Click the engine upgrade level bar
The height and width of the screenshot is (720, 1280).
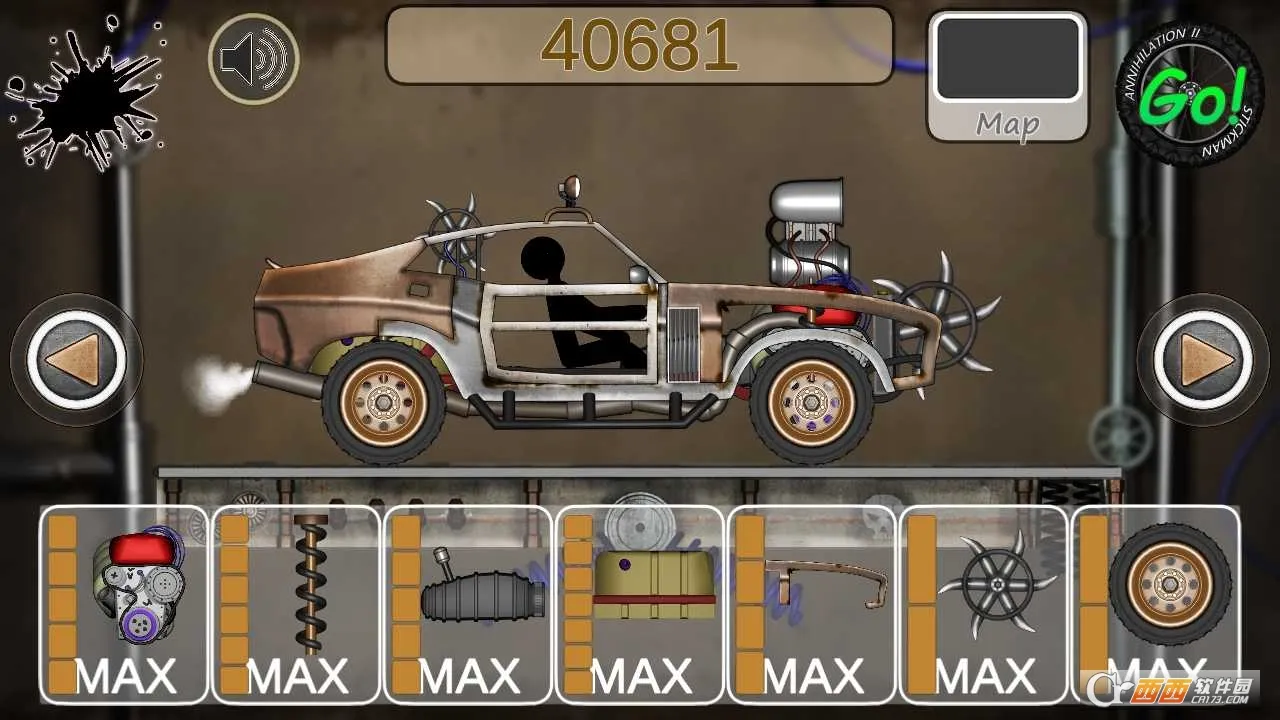[x=62, y=600]
